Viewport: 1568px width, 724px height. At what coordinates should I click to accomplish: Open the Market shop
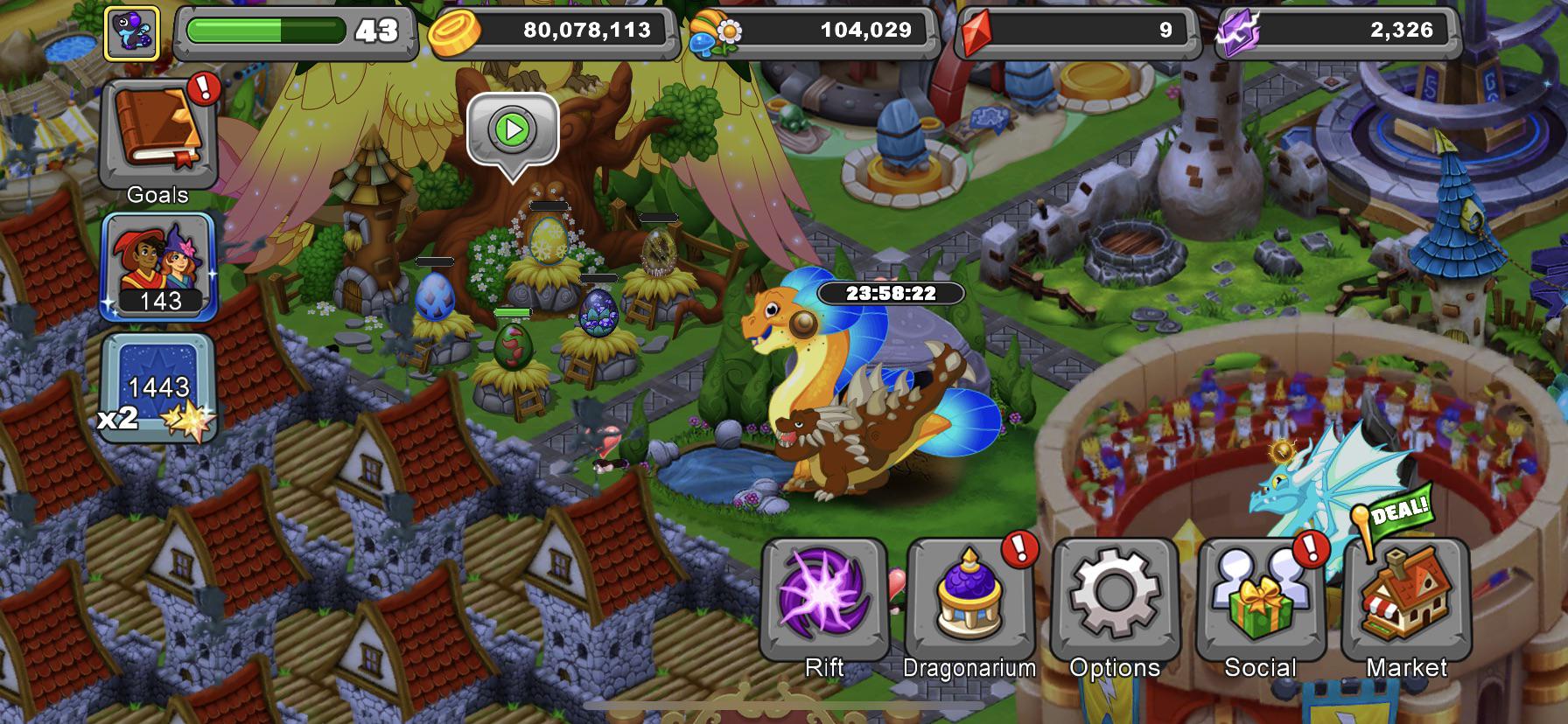[1406, 599]
